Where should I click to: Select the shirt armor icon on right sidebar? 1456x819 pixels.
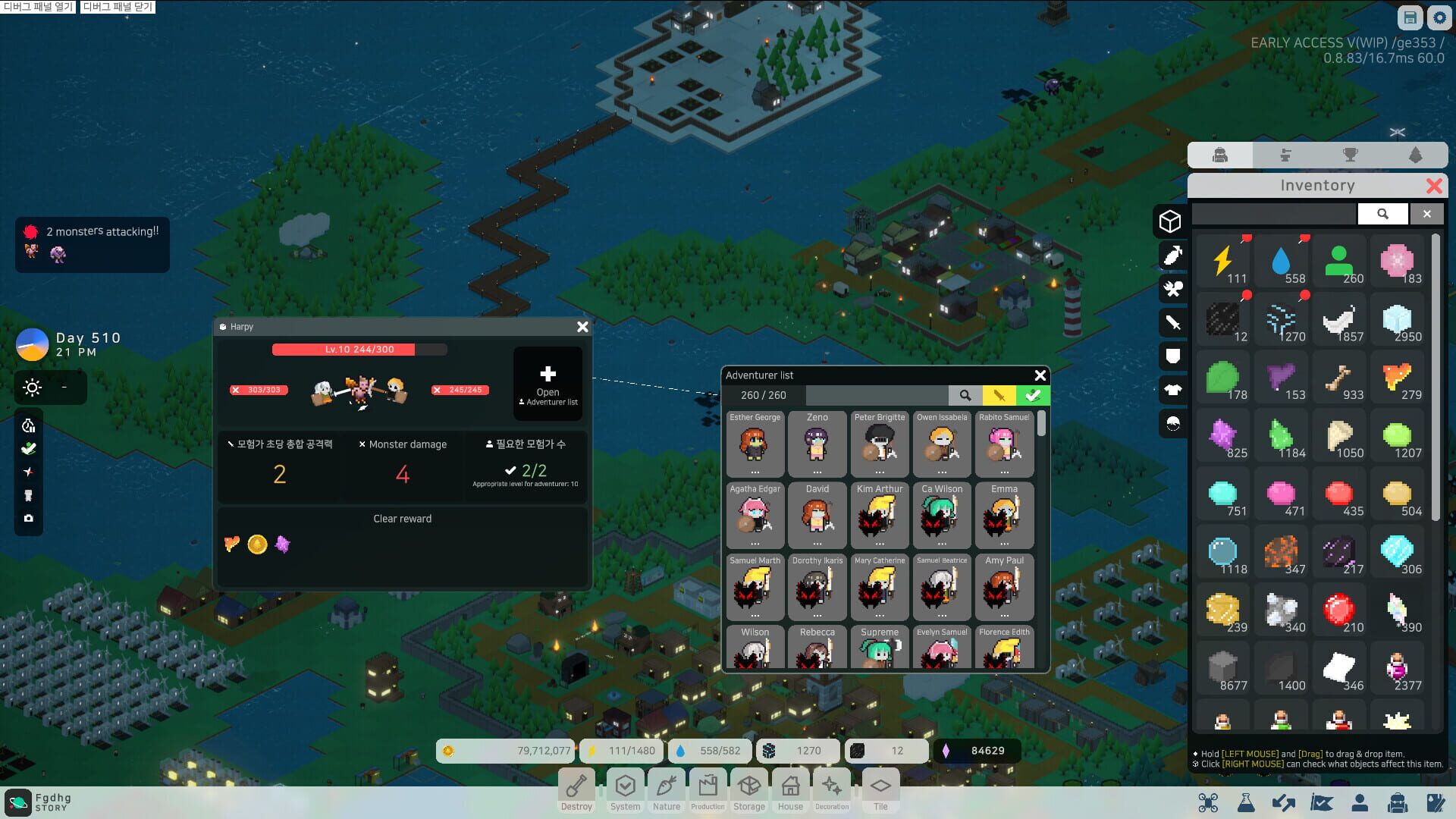[1171, 390]
